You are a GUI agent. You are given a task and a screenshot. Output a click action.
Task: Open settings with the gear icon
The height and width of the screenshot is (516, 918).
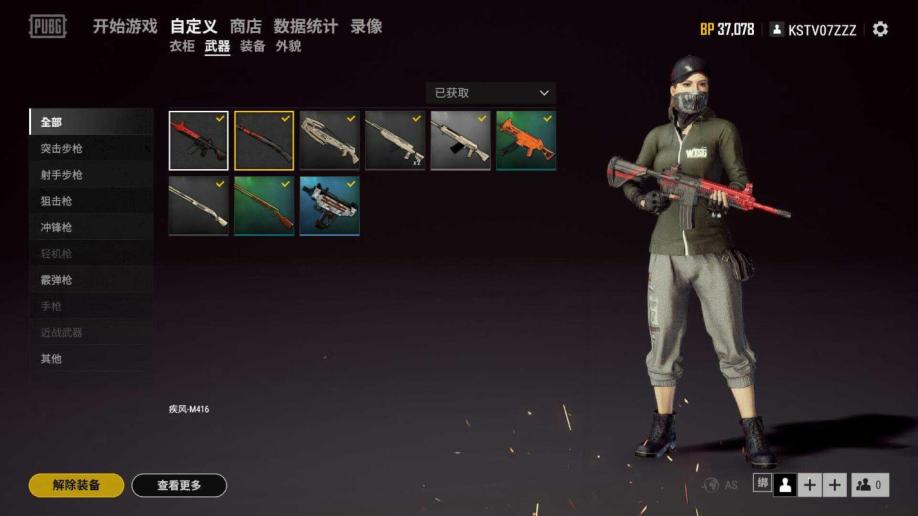pyautogui.click(x=880, y=29)
